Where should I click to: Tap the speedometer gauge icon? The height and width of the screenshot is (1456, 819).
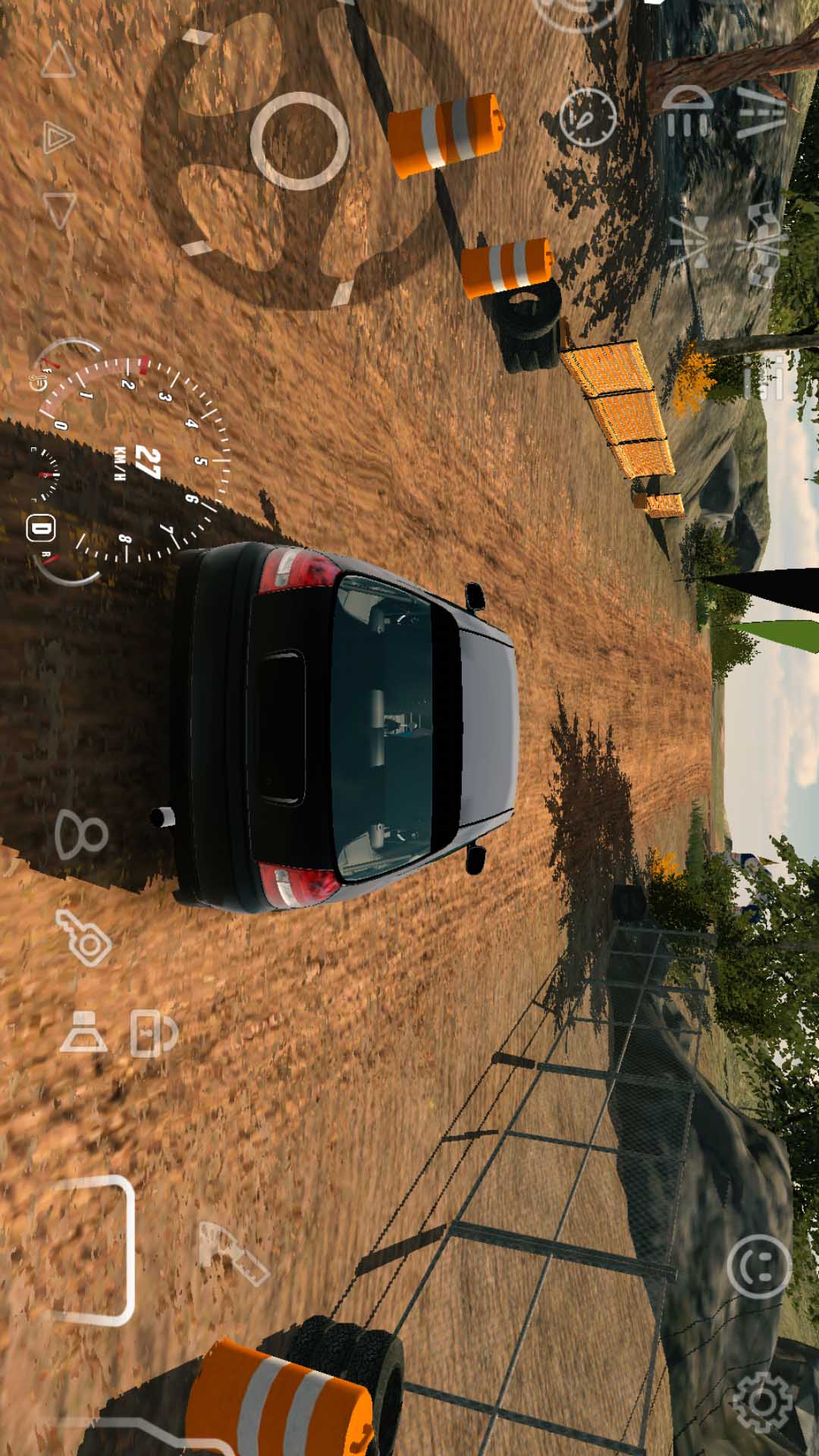coord(588,117)
